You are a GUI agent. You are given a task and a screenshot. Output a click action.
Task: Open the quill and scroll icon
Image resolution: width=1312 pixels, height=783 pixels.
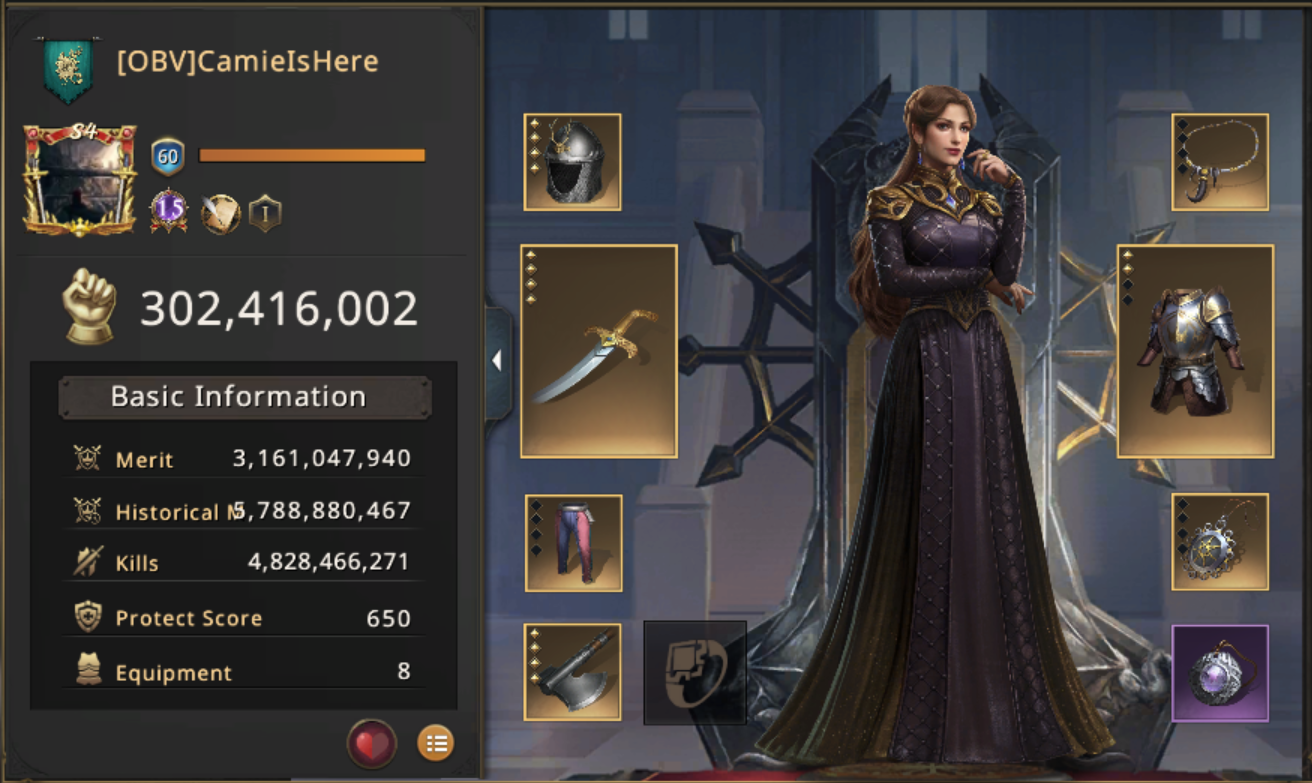[x=220, y=213]
